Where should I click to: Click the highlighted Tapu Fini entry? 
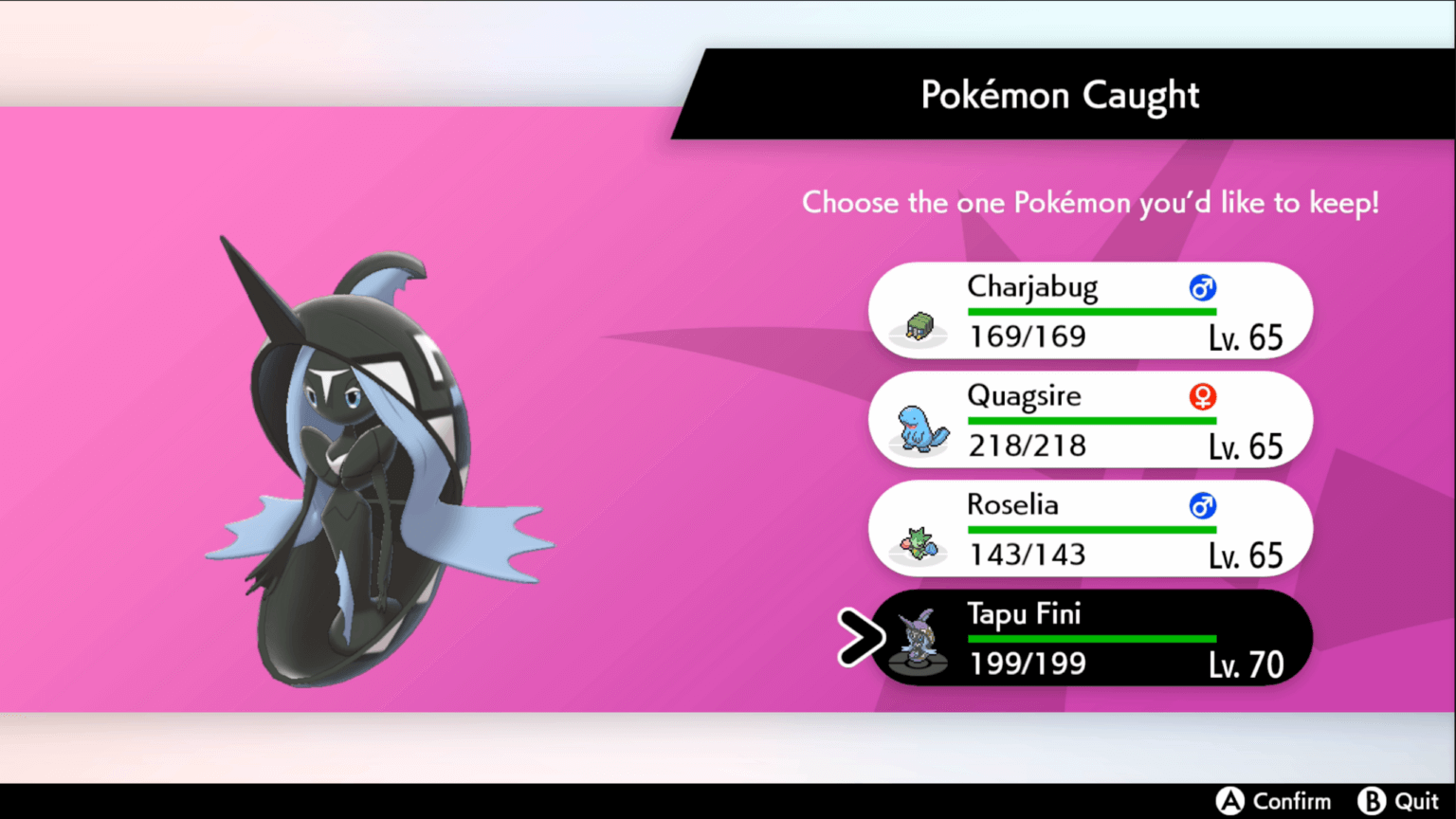(x=1090, y=638)
